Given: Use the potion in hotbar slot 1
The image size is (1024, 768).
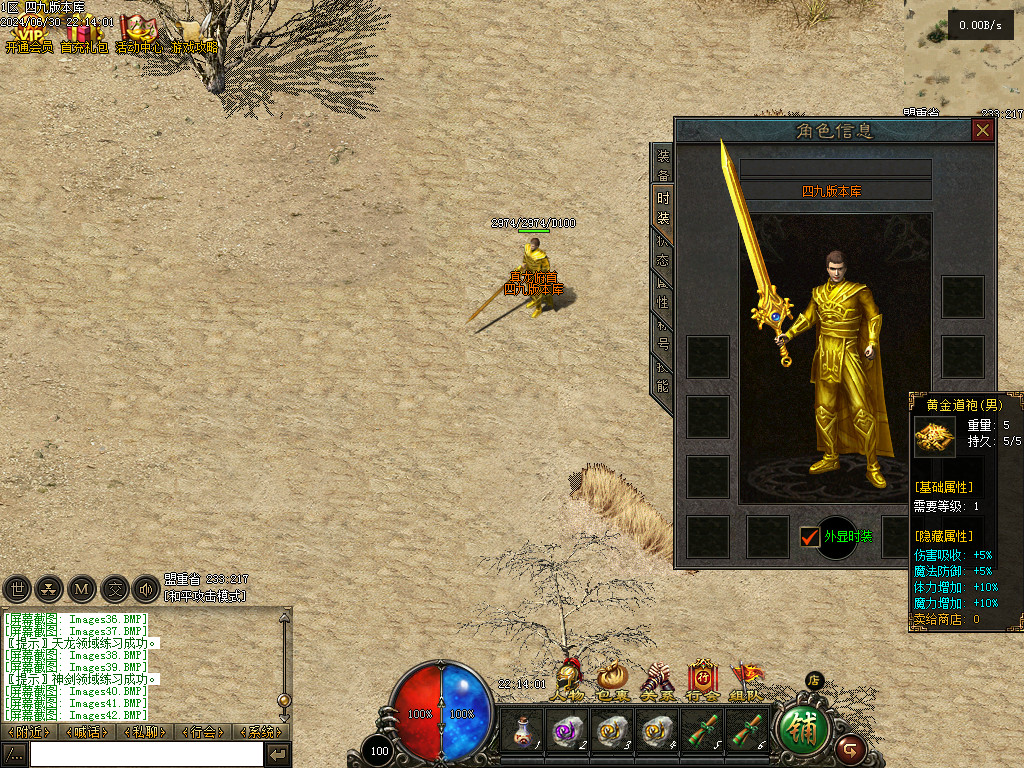Looking at the screenshot, I should coord(522,731).
